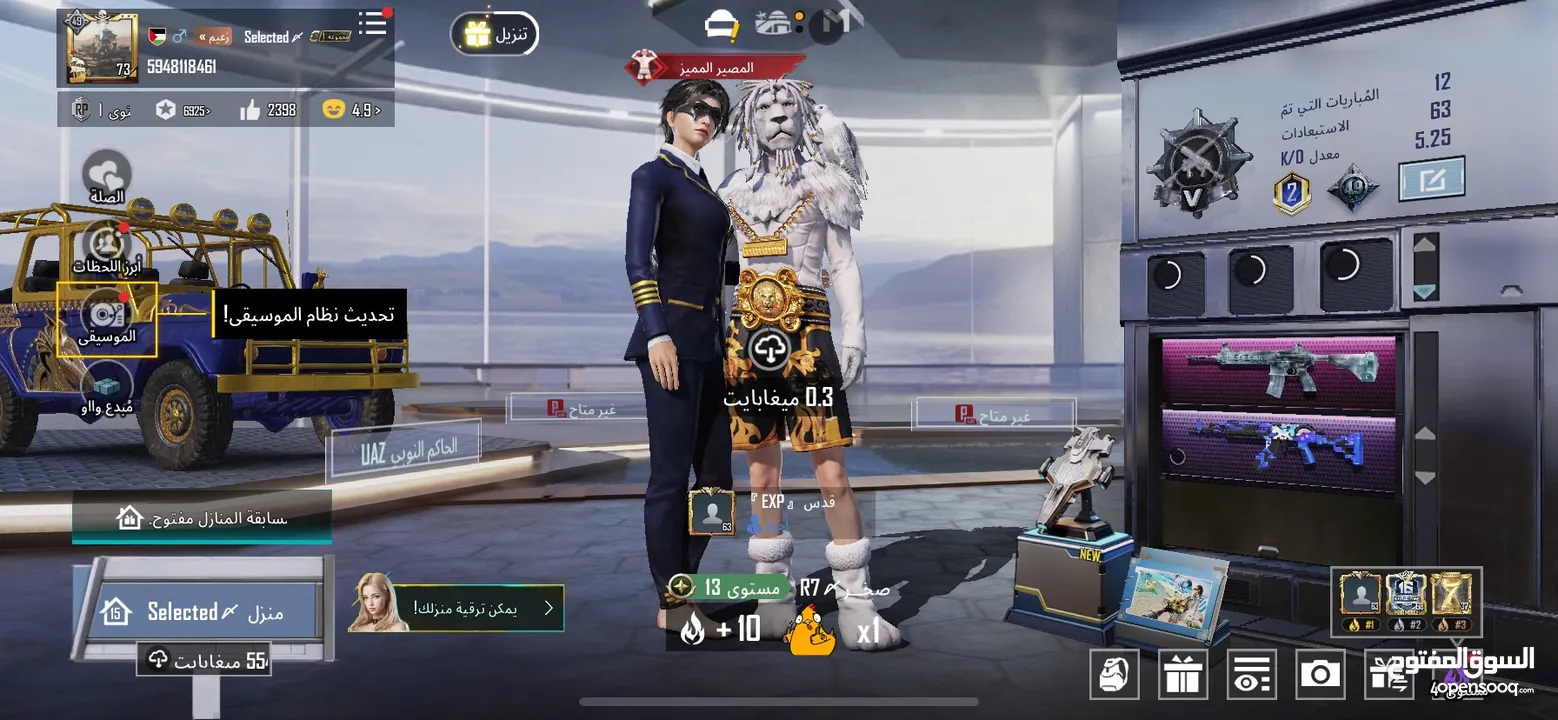Download the 0.3 MB outfit cloud icon

pos(769,349)
